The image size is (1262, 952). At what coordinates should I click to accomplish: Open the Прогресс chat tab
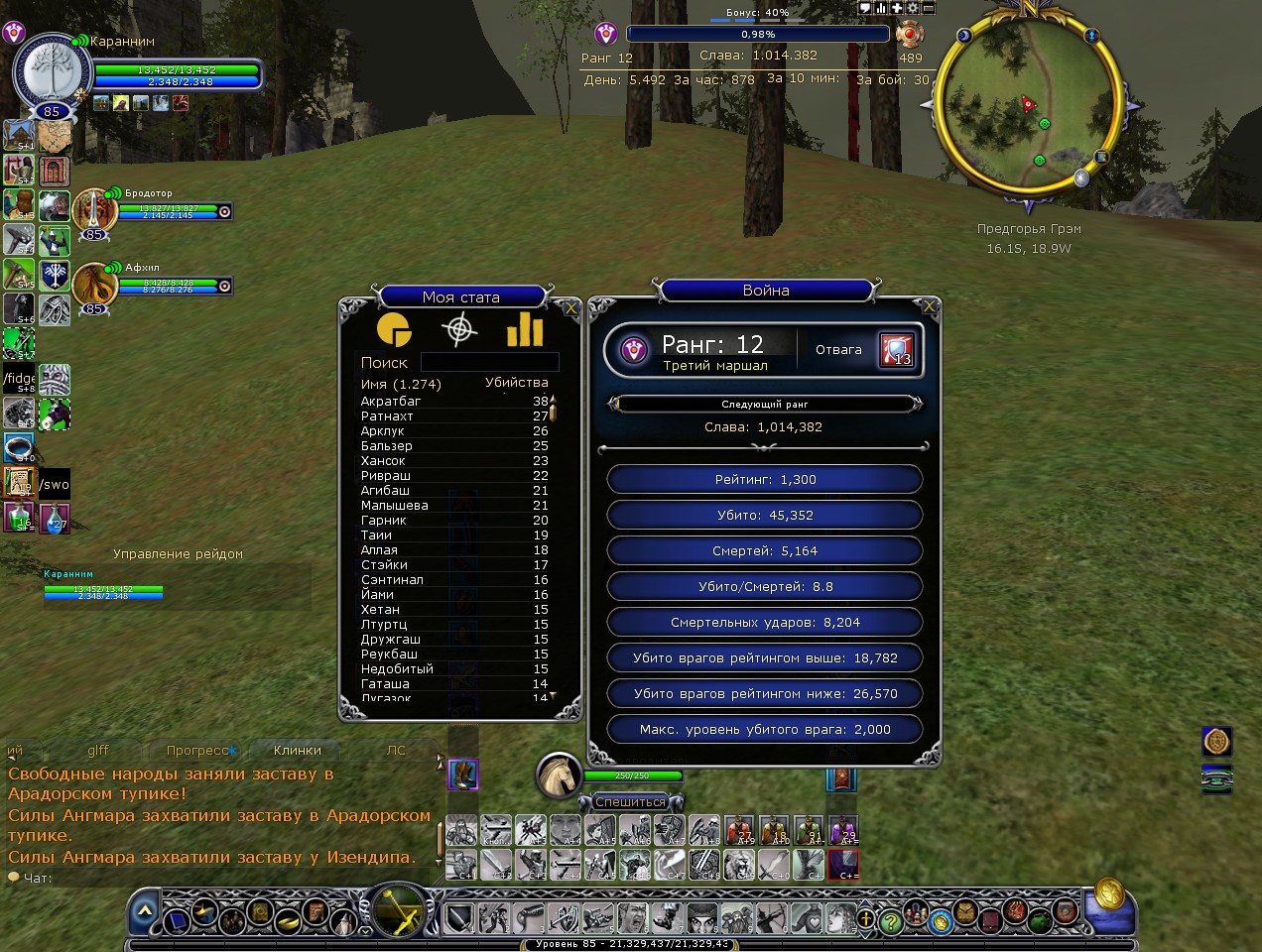(x=198, y=751)
